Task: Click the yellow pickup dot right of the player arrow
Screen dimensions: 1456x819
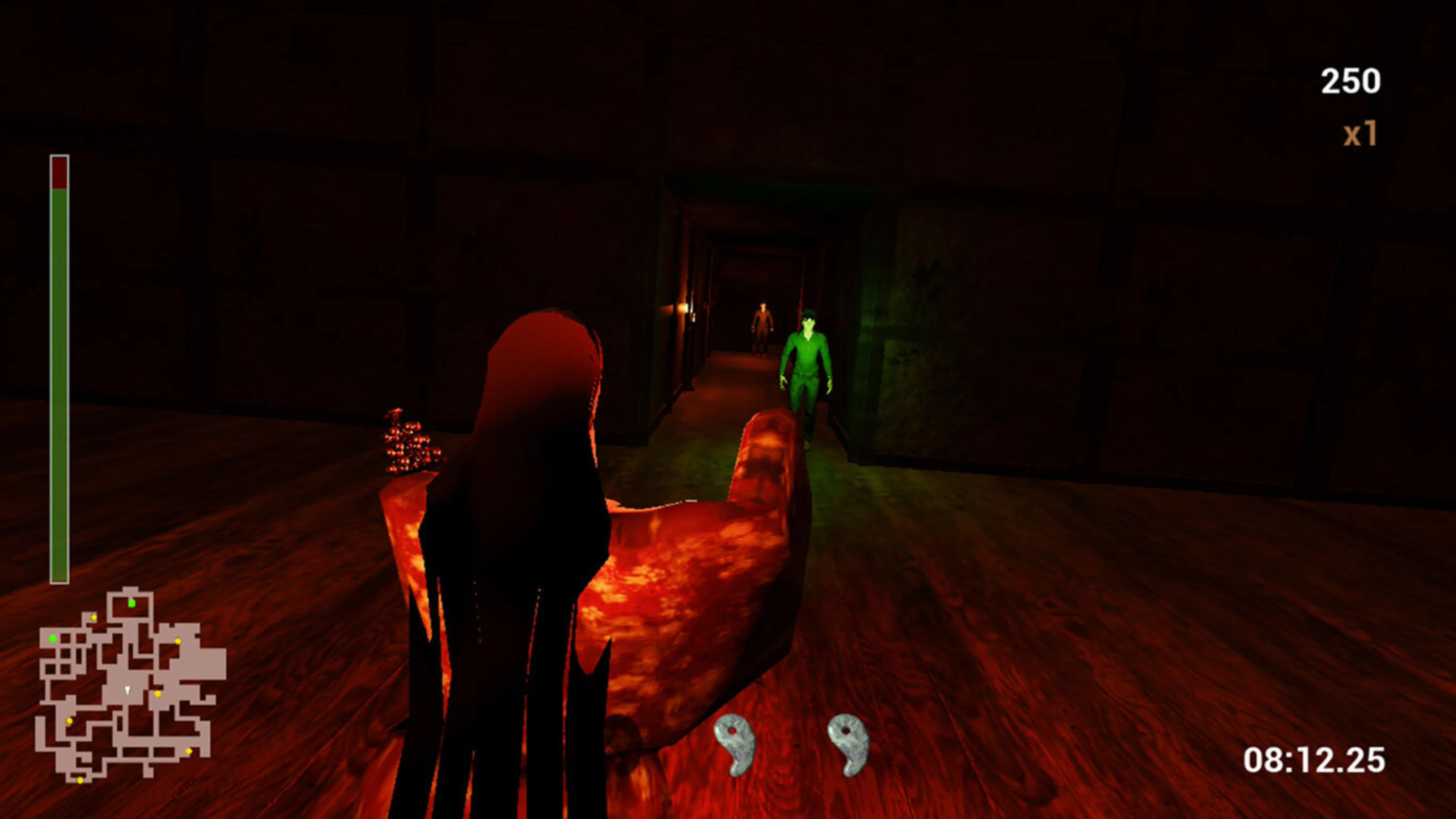Action: click(x=158, y=695)
